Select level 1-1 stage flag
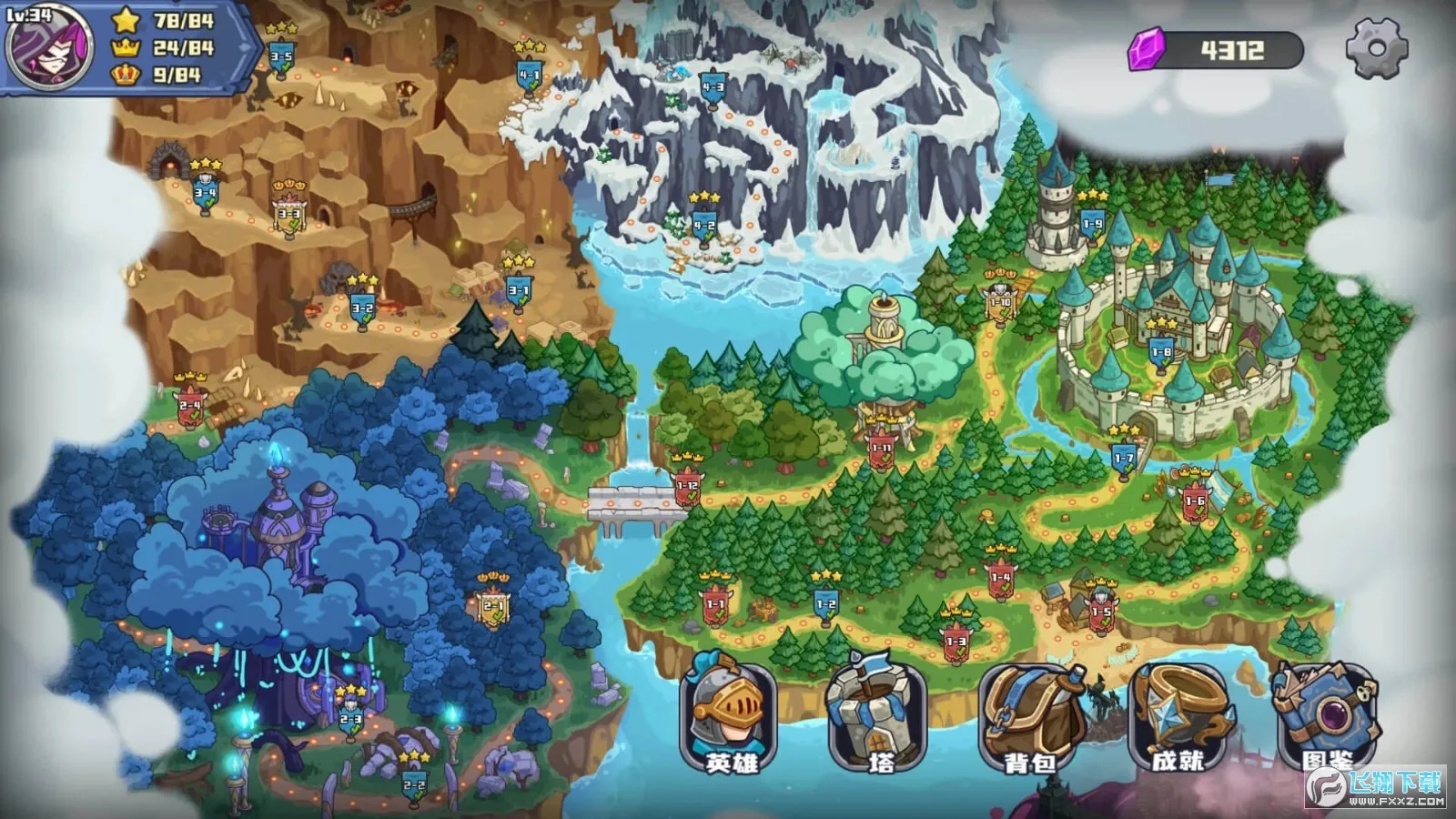Image resolution: width=1456 pixels, height=819 pixels. tap(715, 604)
